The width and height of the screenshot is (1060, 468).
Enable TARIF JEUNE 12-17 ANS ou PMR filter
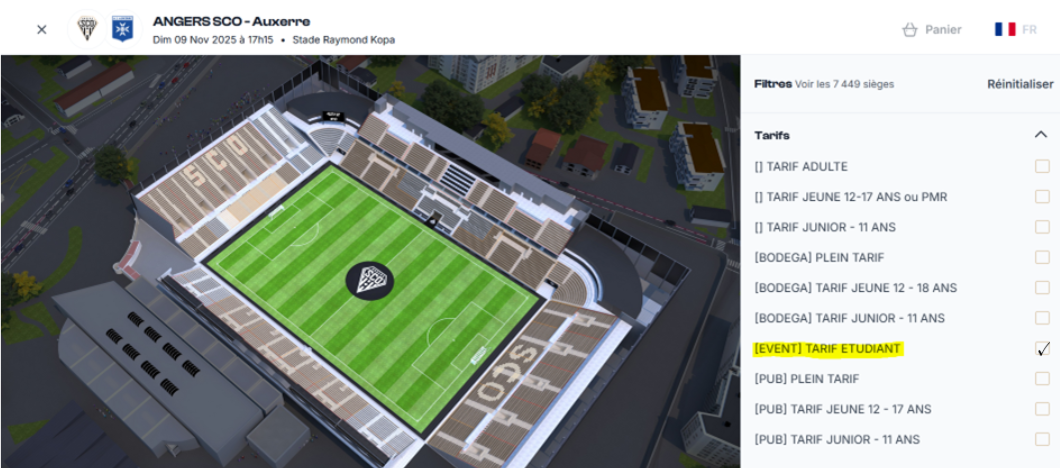(x=1042, y=197)
